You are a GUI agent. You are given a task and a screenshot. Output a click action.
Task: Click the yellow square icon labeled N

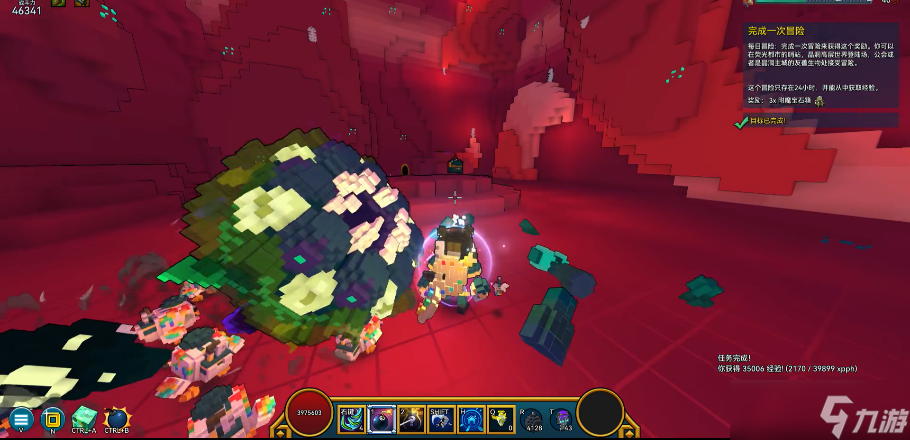[51, 418]
